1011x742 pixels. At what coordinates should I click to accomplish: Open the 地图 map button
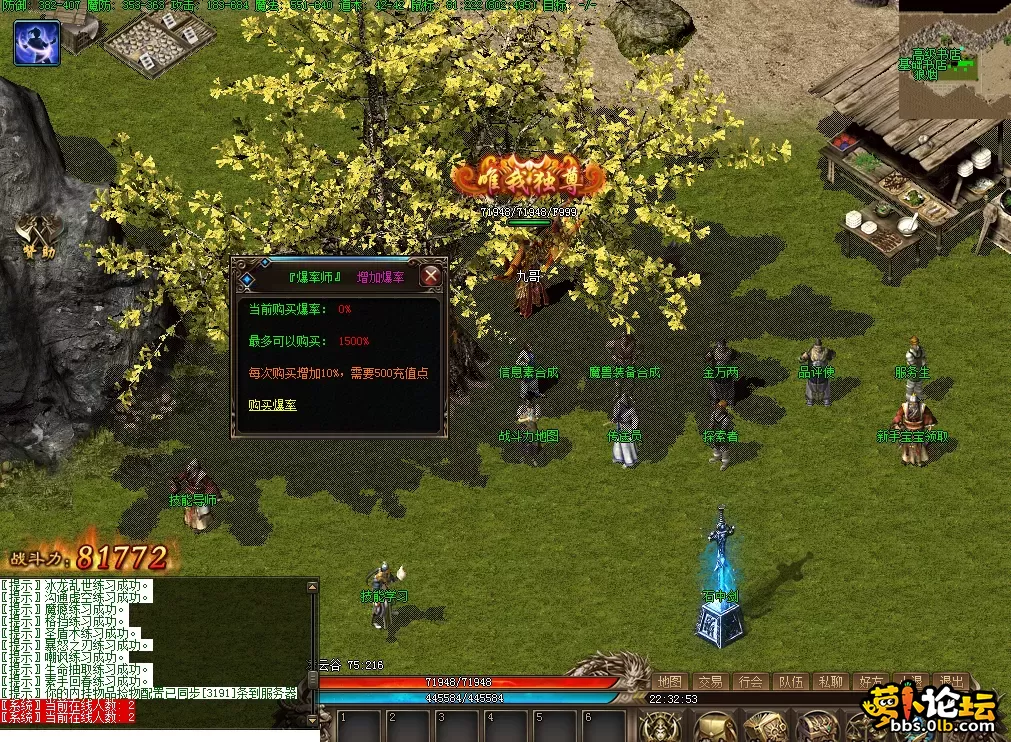tap(670, 682)
